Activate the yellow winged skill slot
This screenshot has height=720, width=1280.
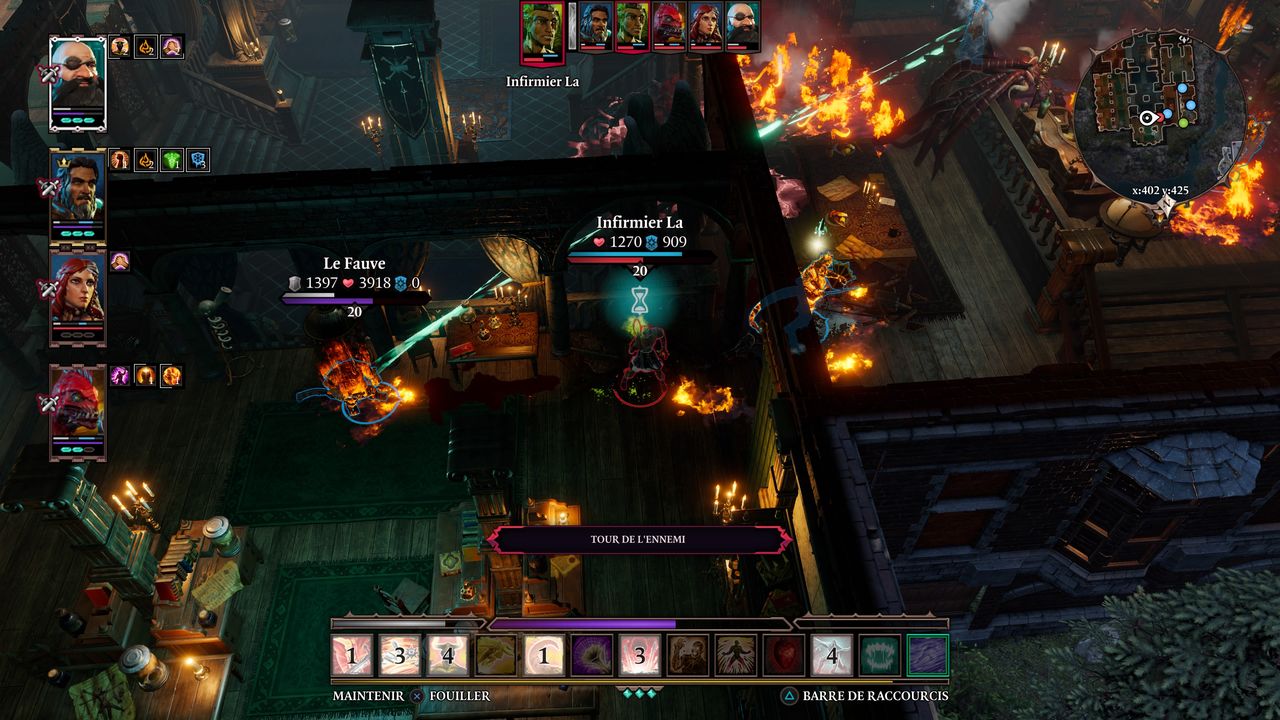(496, 655)
